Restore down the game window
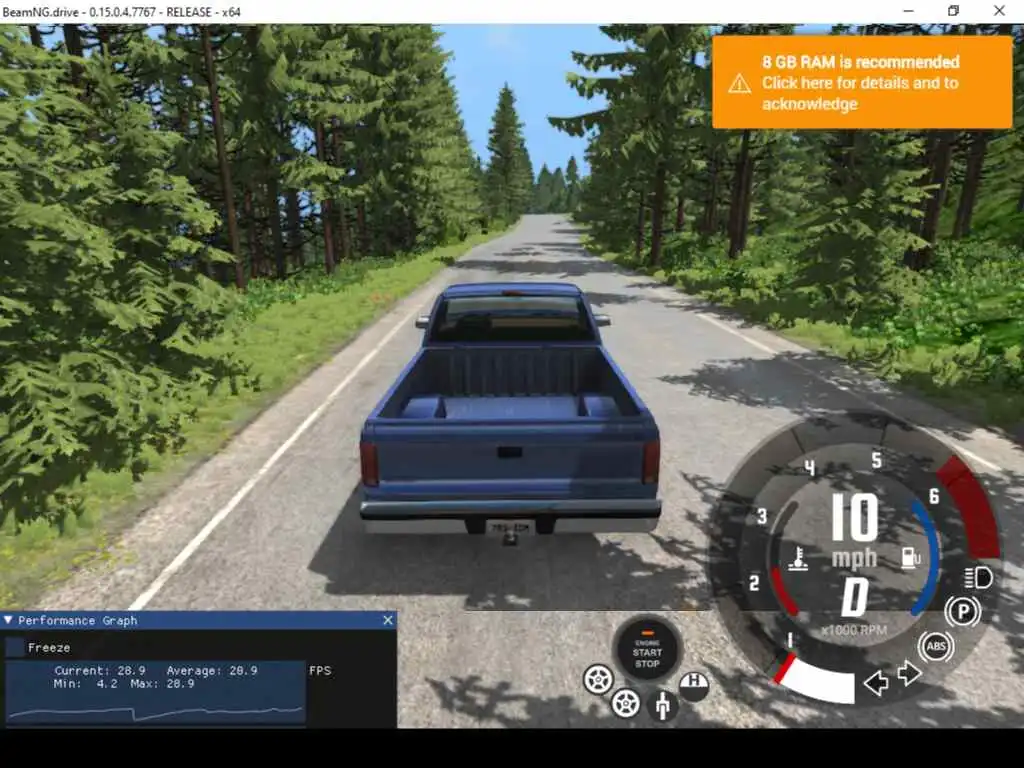The width and height of the screenshot is (1024, 768). [953, 11]
